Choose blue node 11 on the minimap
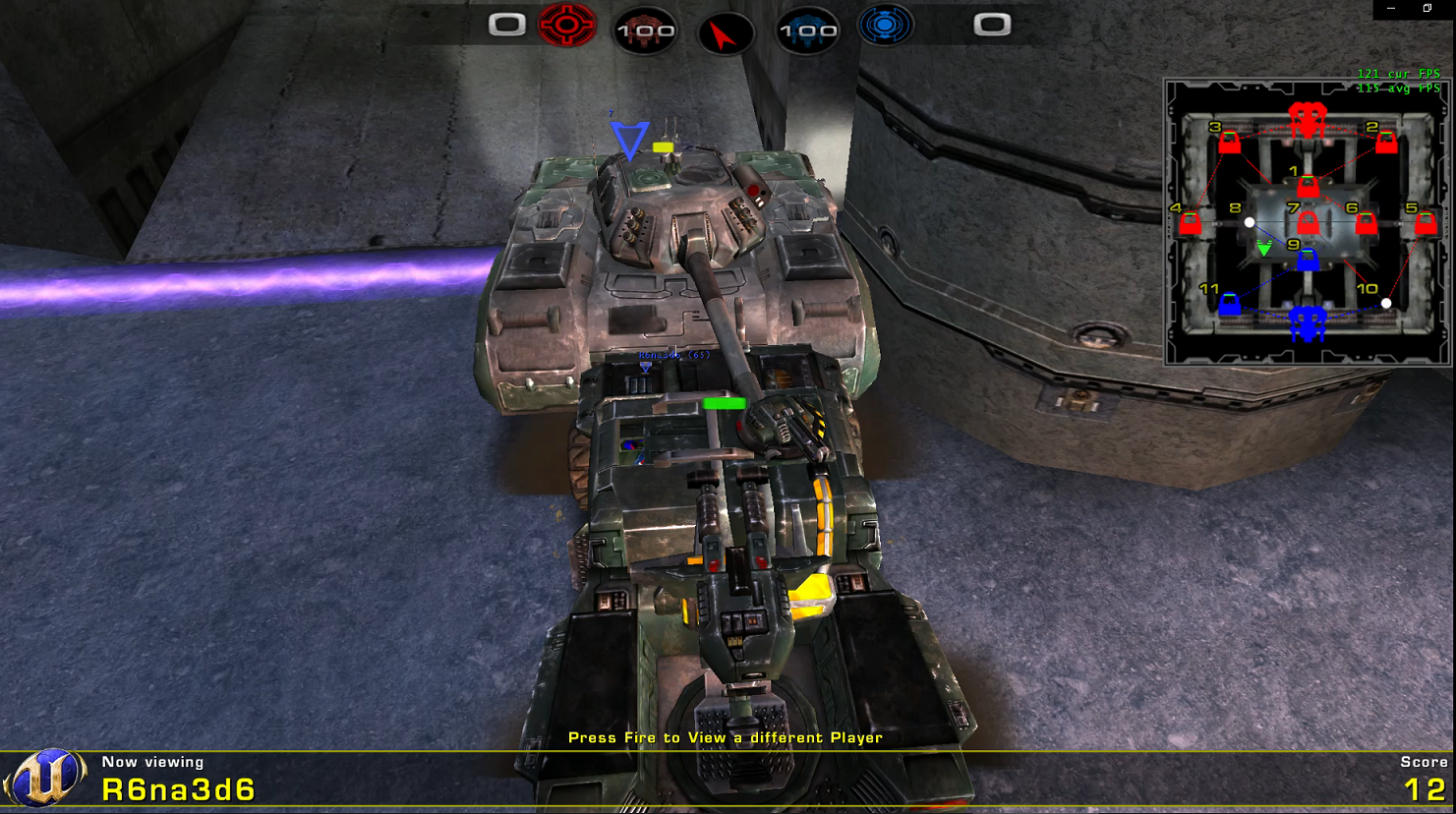Screen dimensions: 1456x814 (x=1229, y=305)
